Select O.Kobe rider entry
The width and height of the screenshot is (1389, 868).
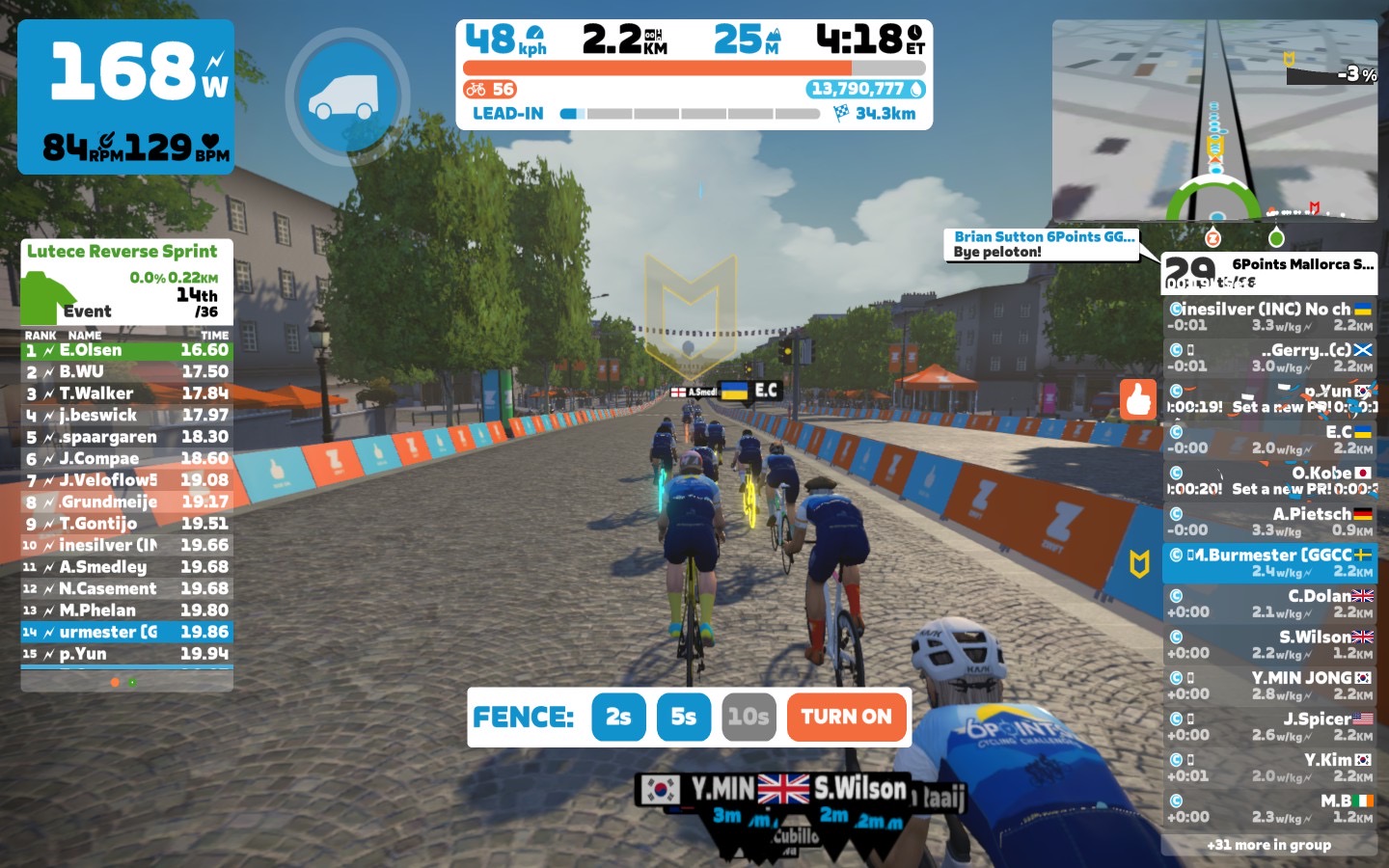point(1269,480)
